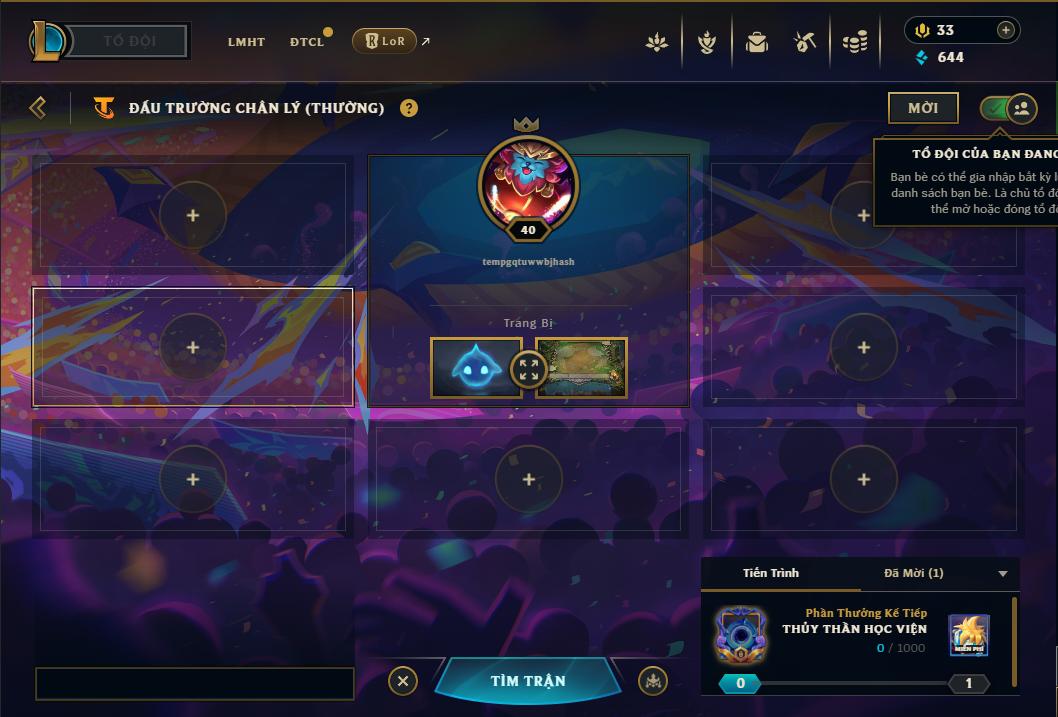Switch to the ĐTCL section
Image resolution: width=1058 pixels, height=717 pixels.
click(x=307, y=42)
